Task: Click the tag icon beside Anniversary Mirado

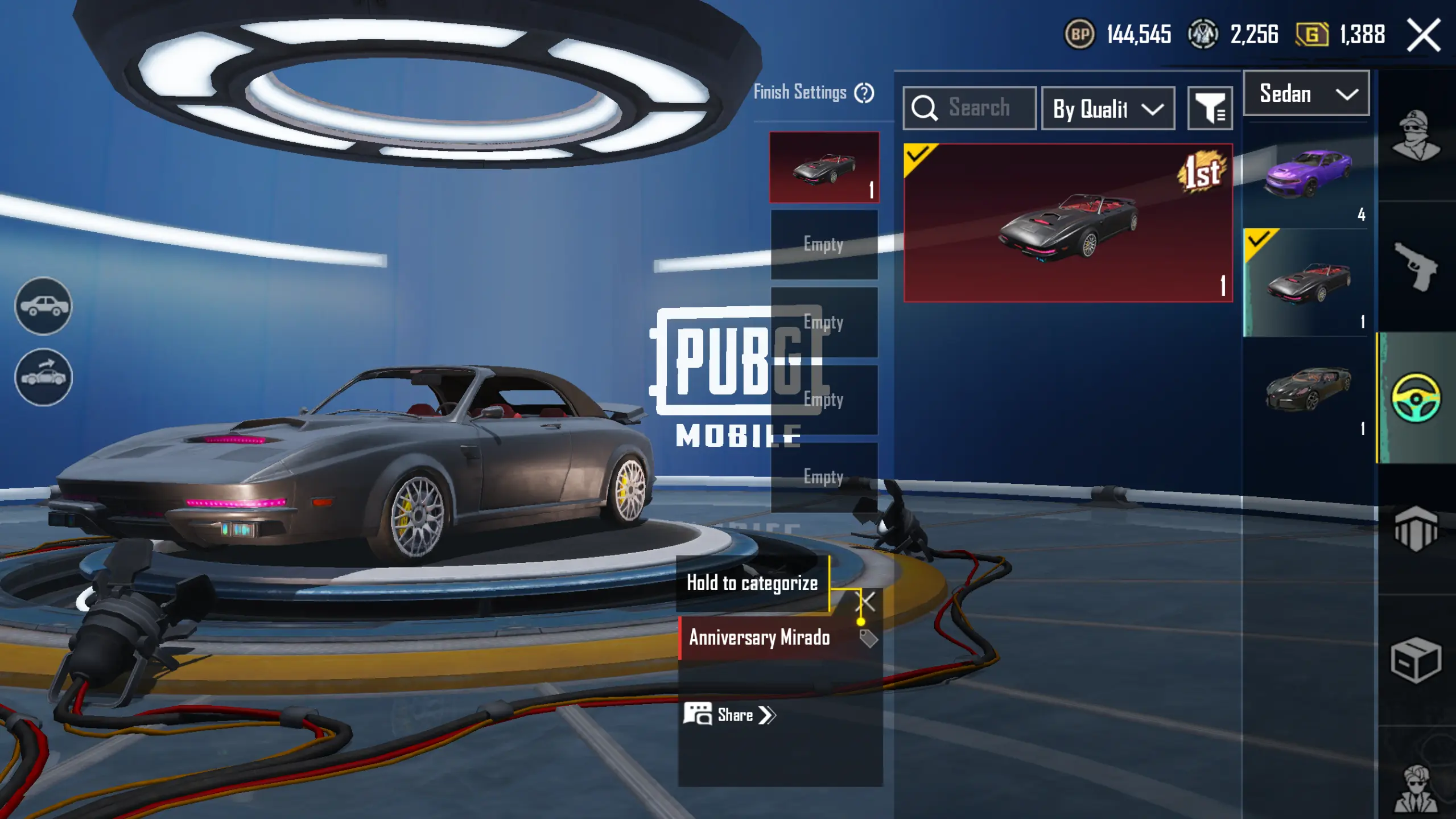Action: [x=868, y=639]
